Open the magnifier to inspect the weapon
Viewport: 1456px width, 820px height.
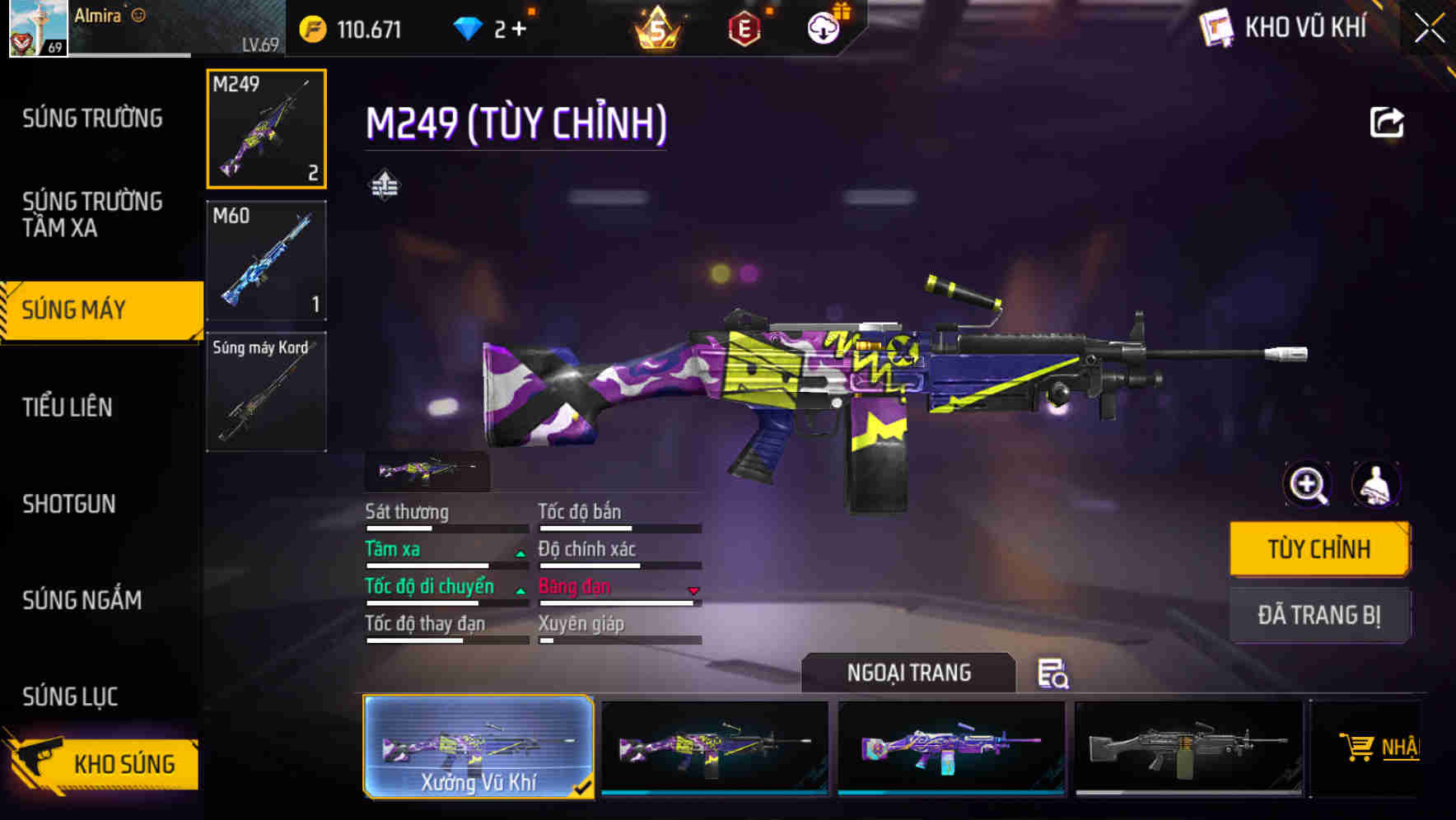[1308, 485]
